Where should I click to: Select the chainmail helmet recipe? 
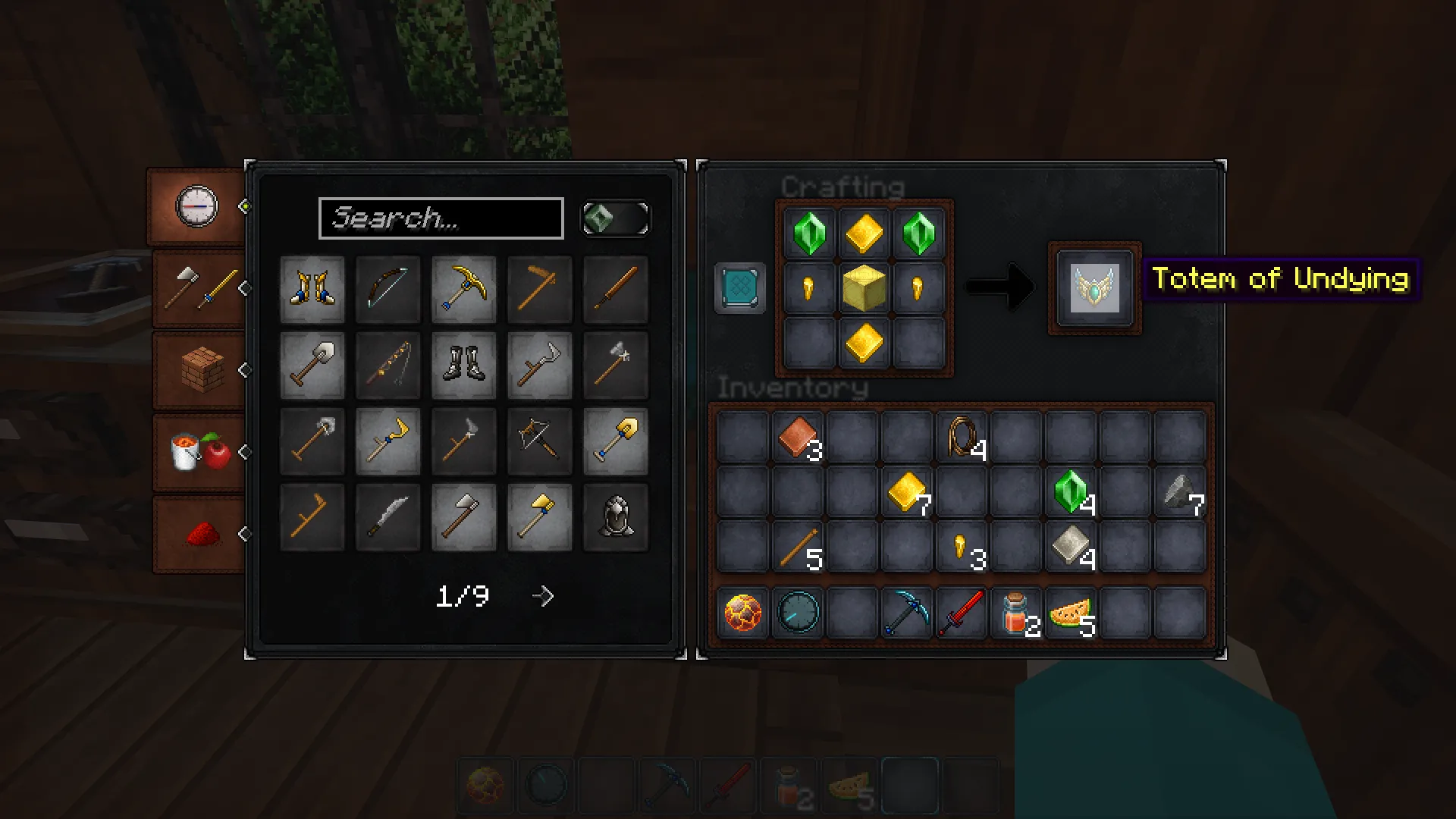coord(615,517)
